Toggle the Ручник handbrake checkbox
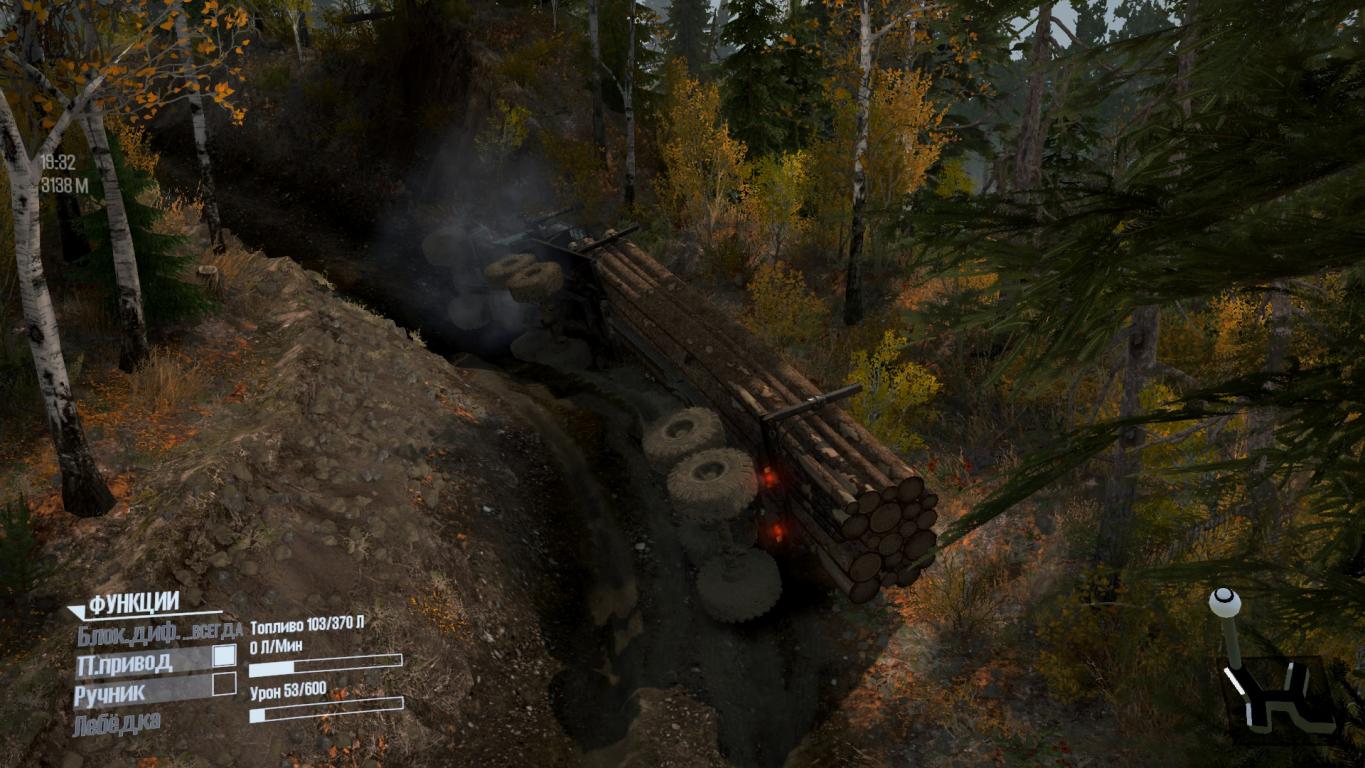Screen dimensions: 1365x768 coord(224,685)
